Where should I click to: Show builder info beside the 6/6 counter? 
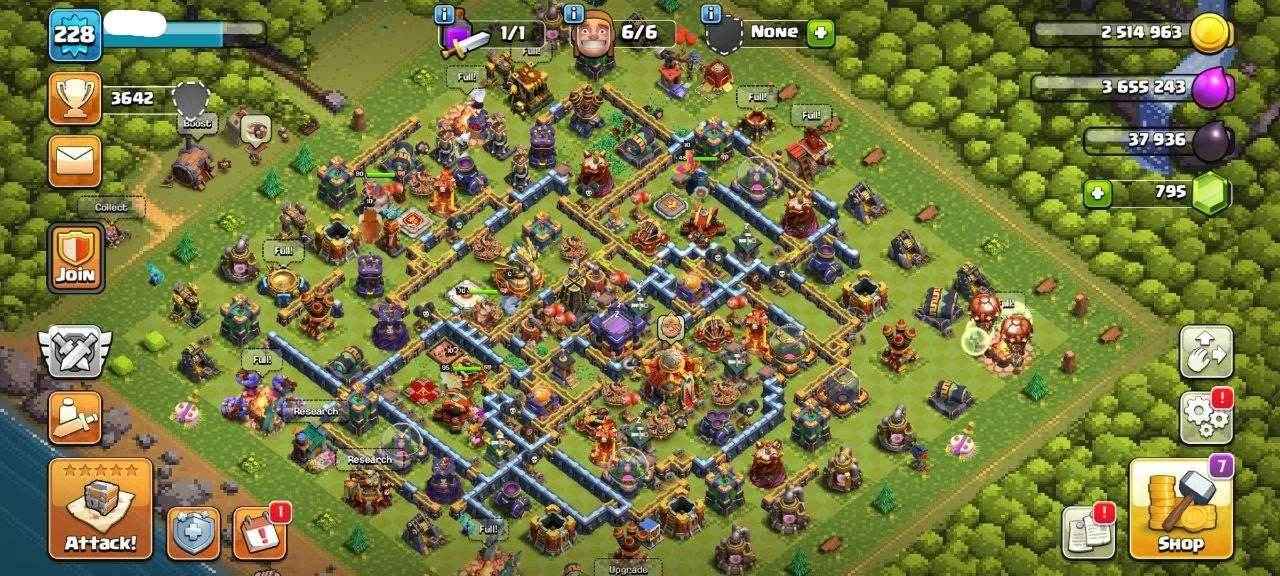[574, 13]
